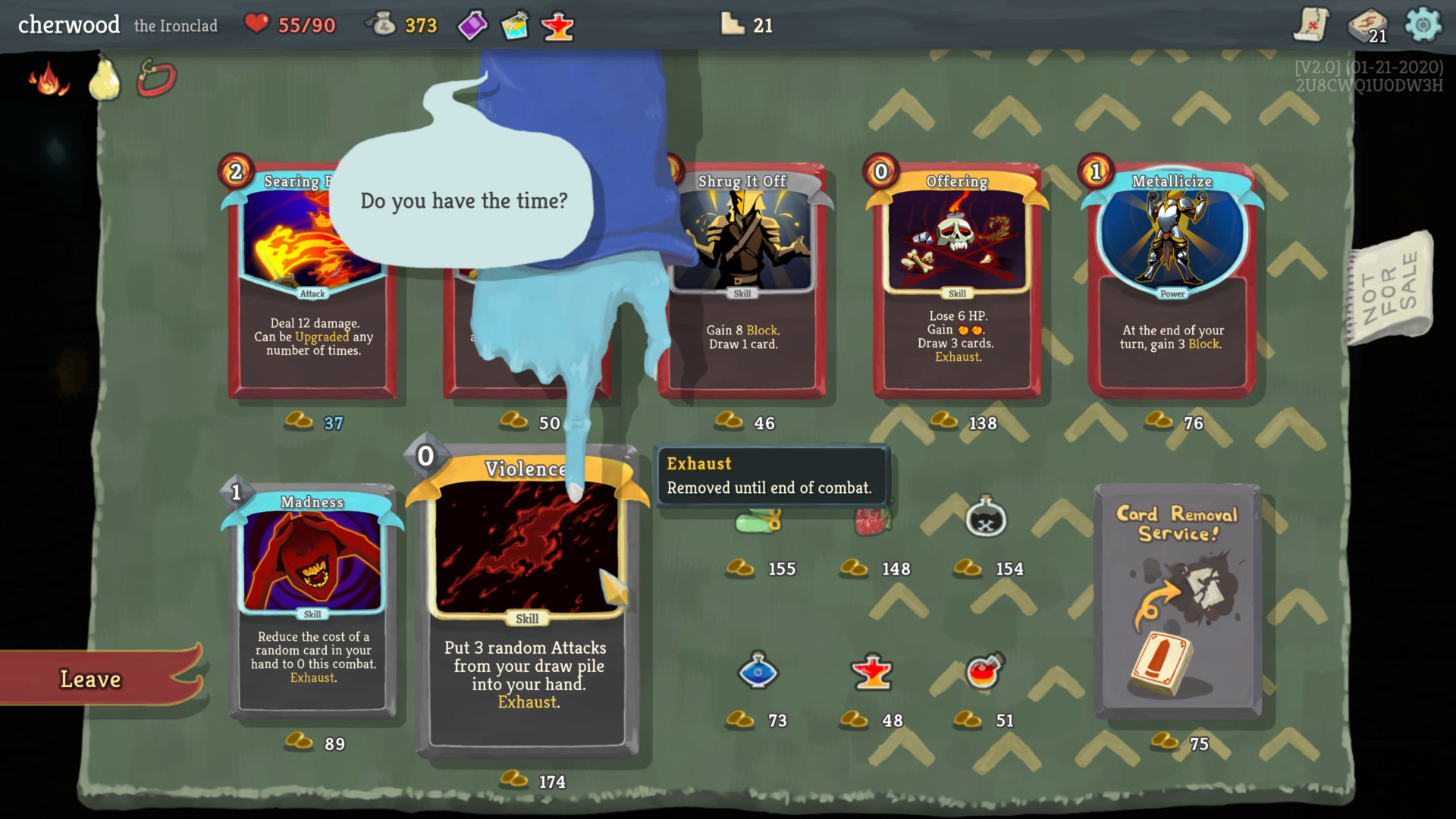The image size is (1456, 819).
Task: Inspect the red ring relic
Action: (157, 78)
